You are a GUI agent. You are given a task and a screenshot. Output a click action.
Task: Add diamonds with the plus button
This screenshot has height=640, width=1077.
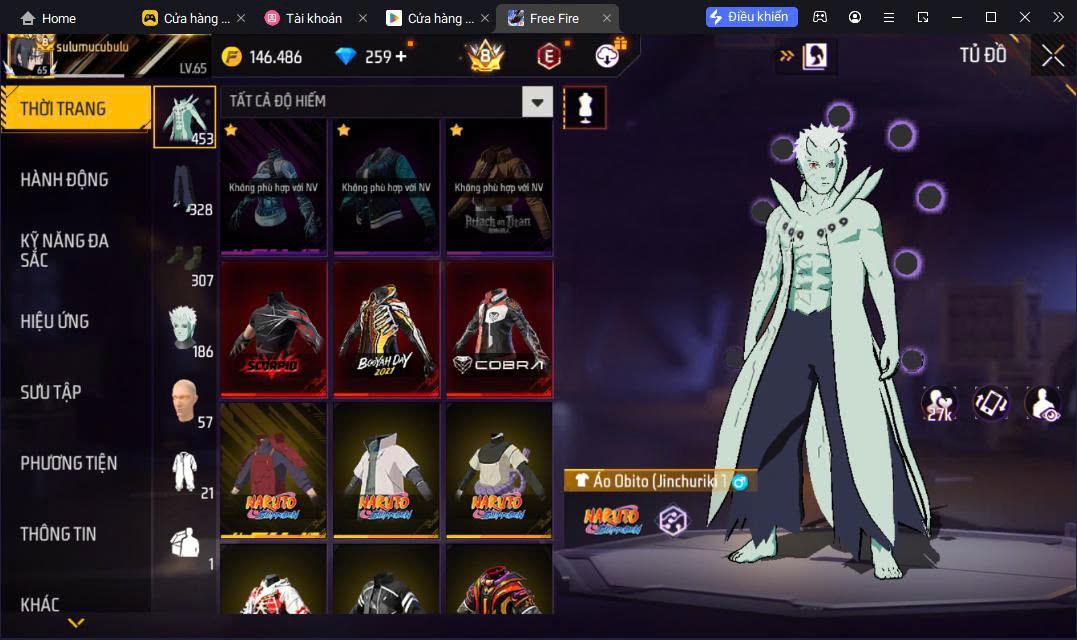point(401,56)
